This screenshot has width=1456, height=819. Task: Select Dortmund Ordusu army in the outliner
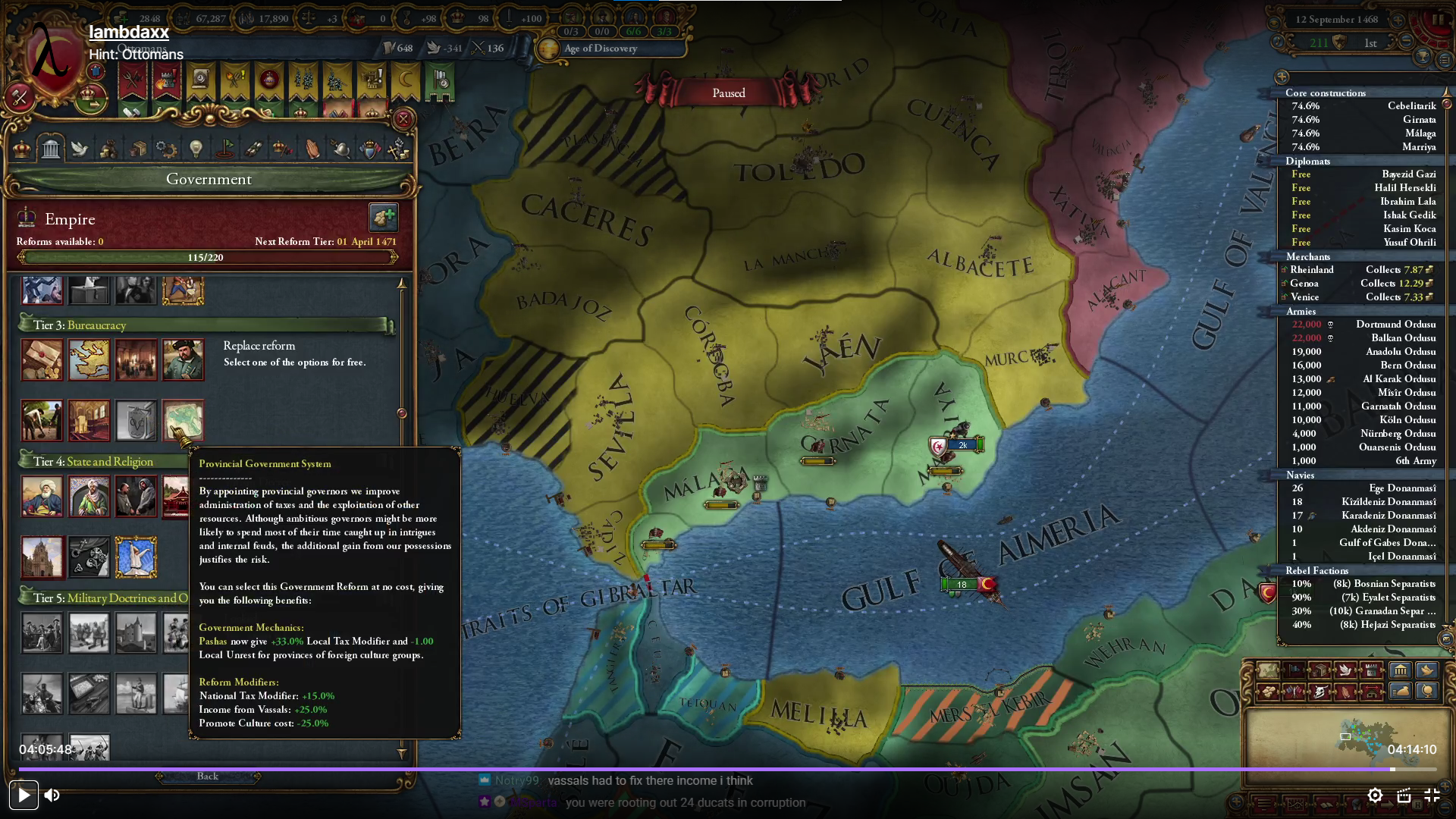coord(1395,325)
